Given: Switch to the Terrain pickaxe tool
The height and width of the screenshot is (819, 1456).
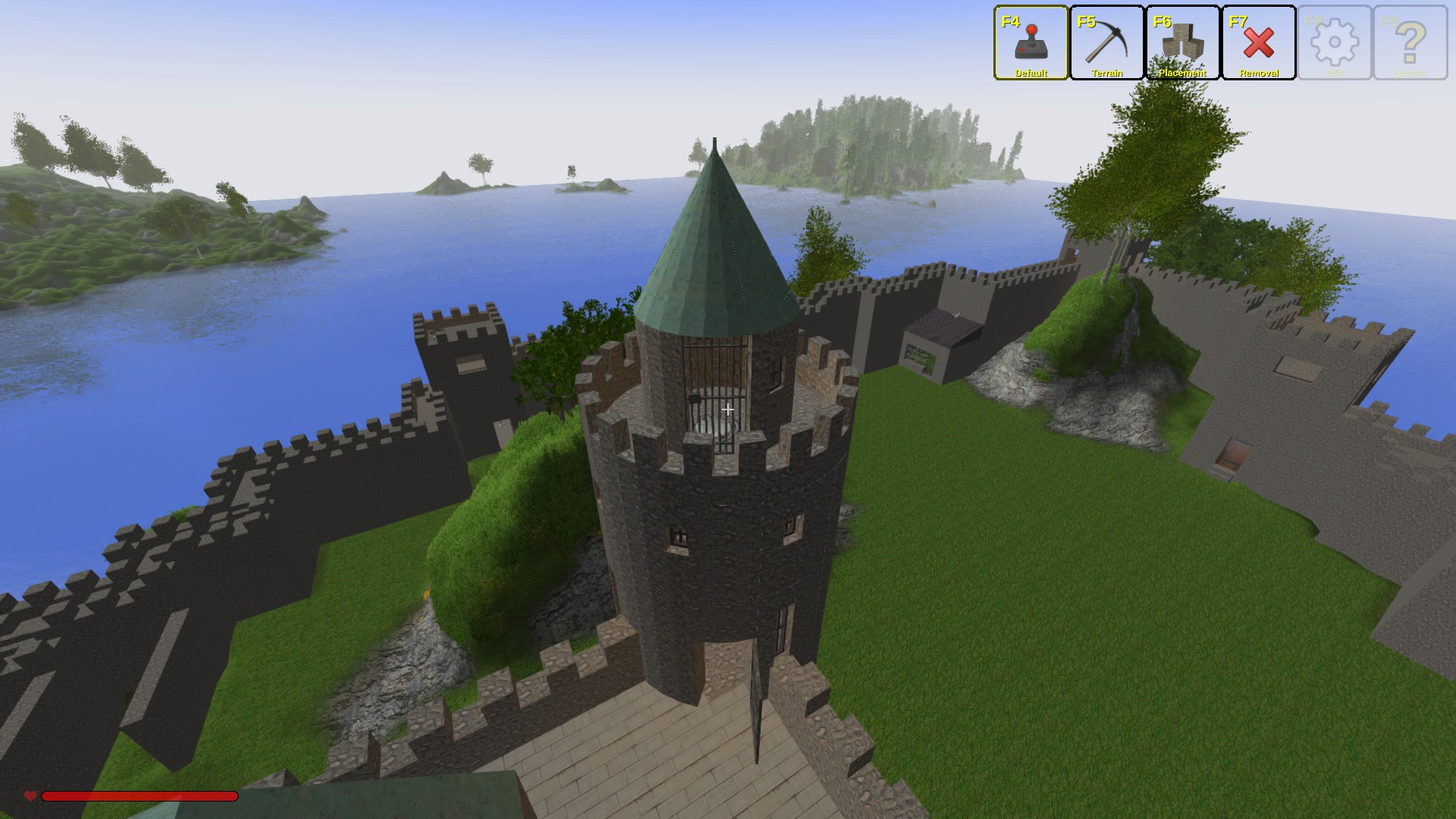Looking at the screenshot, I should [1107, 42].
